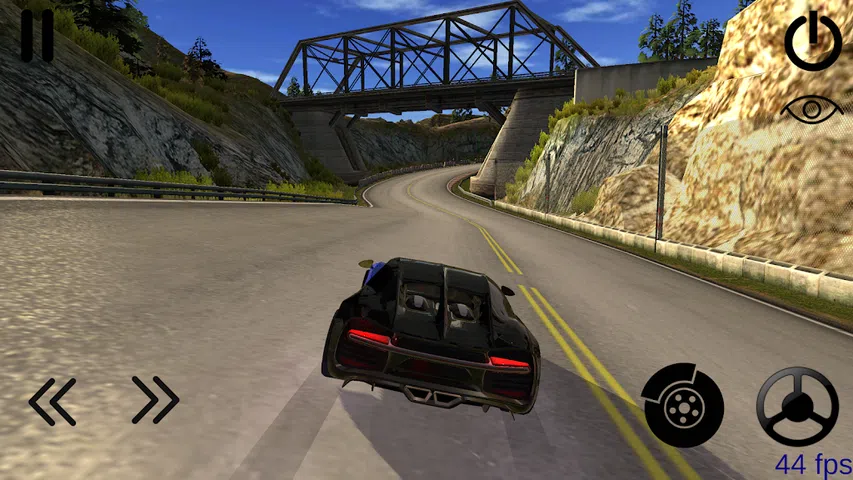Image resolution: width=853 pixels, height=480 pixels.
Task: Pause the game with the pause icon
Action: (37, 37)
